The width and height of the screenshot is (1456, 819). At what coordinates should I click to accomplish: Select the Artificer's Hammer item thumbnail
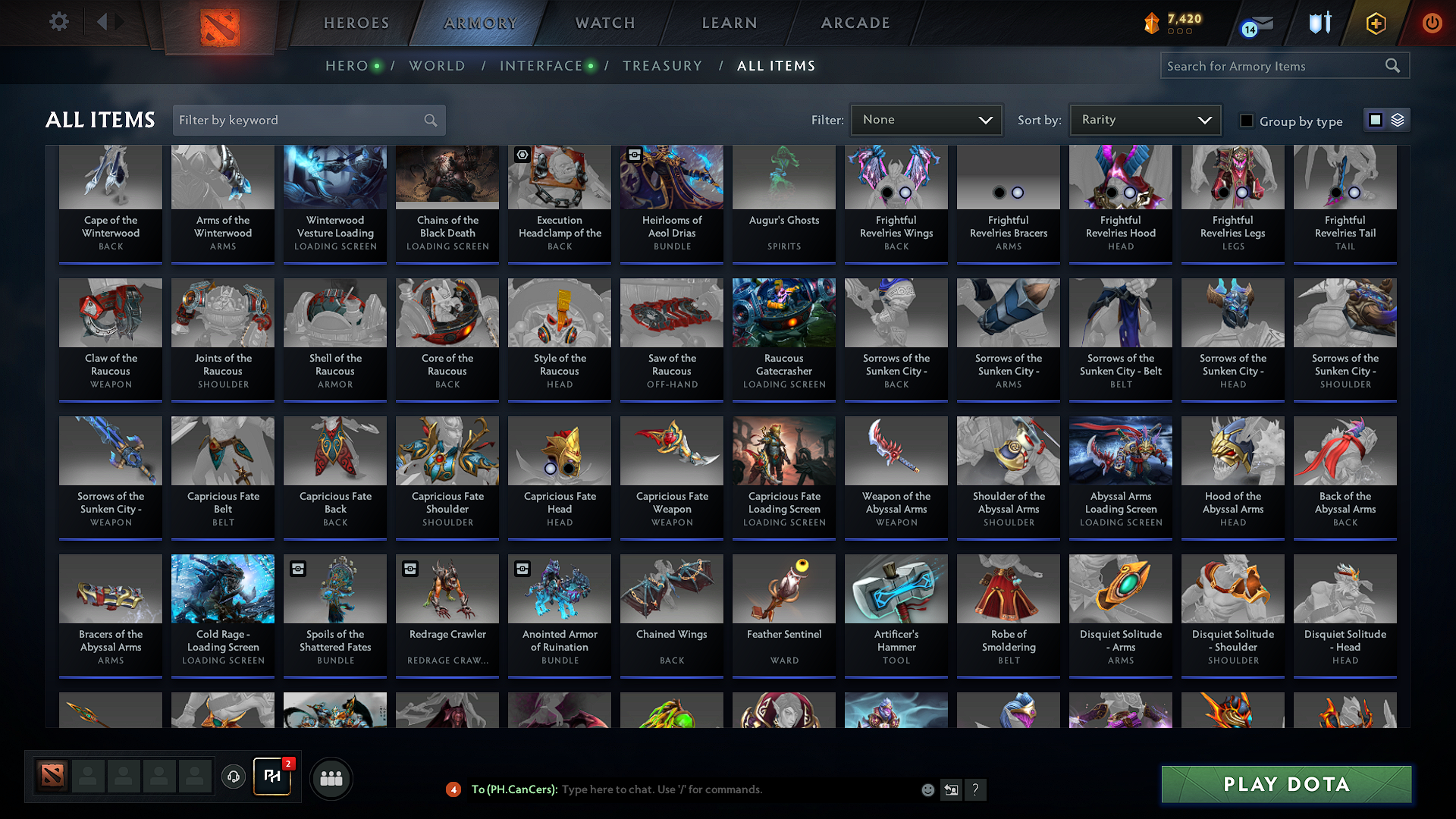[896, 588]
